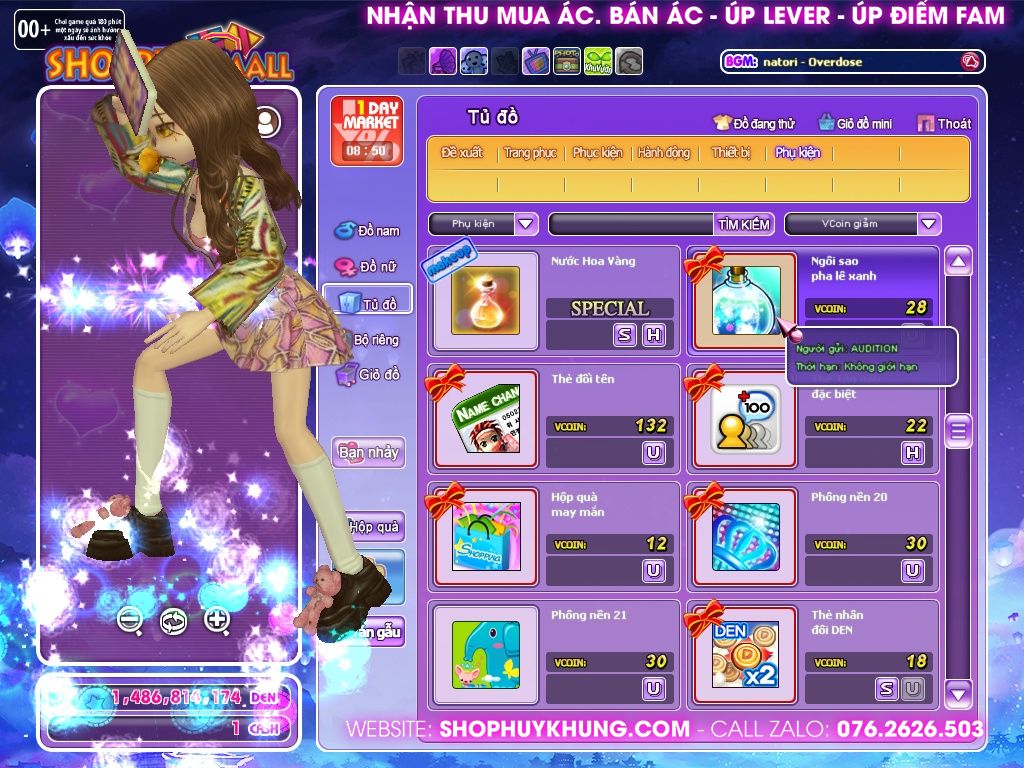Click the Bạn nhảy button
This screenshot has height=768, width=1024.
[368, 452]
